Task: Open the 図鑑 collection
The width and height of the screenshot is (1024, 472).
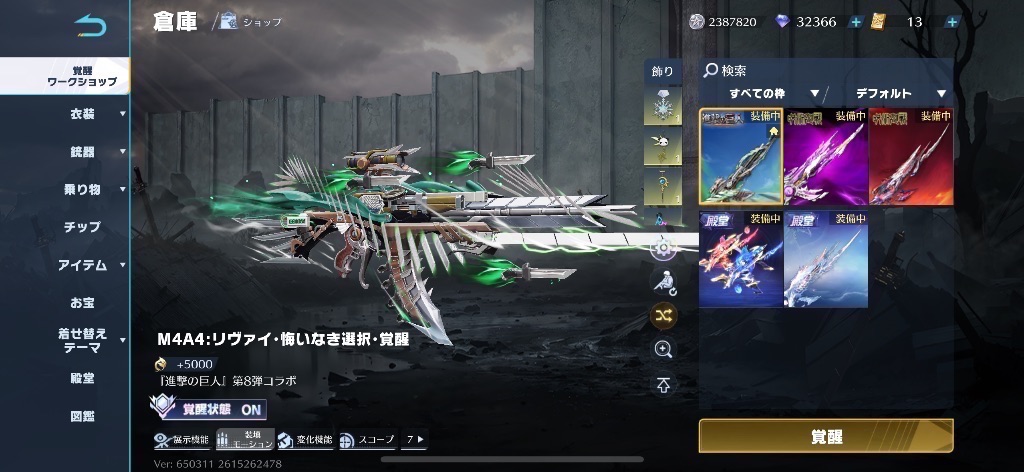Action: point(82,415)
